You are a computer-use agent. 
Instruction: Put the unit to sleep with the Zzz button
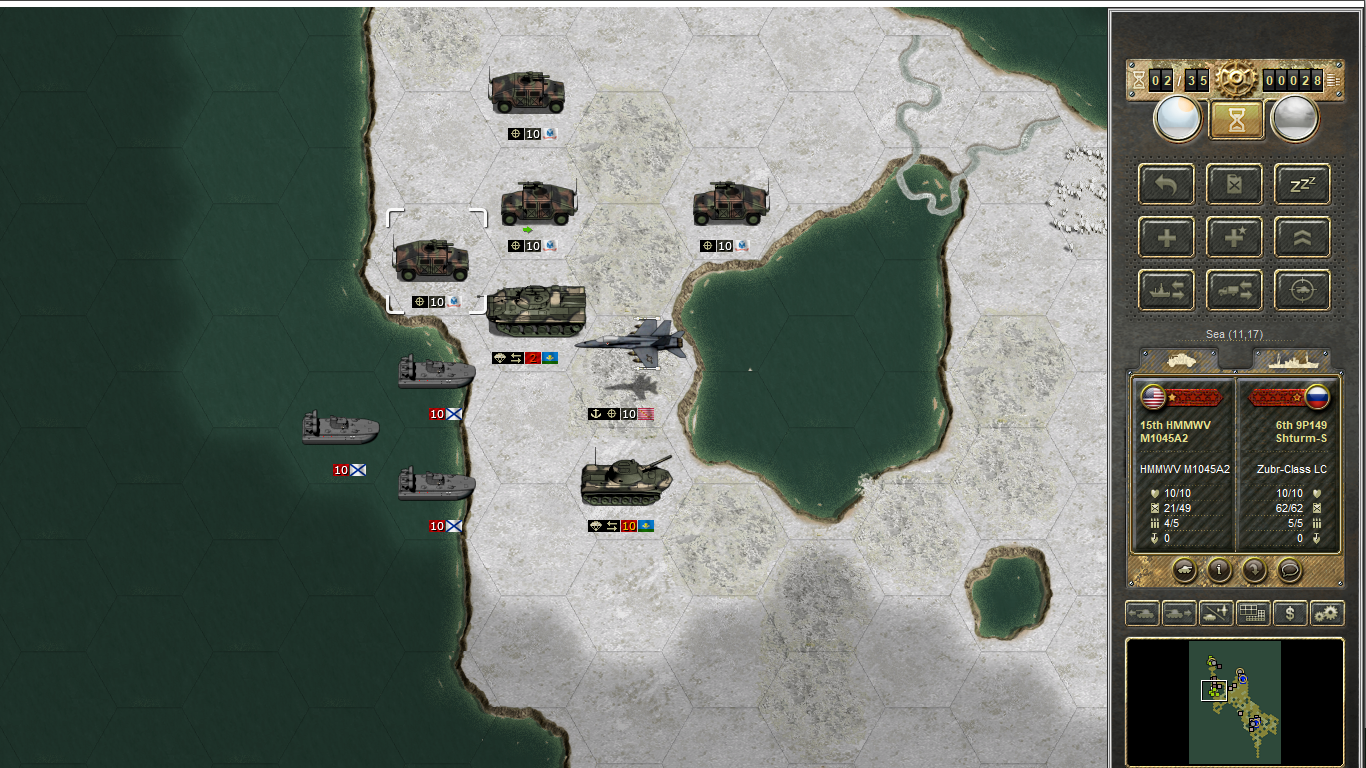(x=1302, y=184)
